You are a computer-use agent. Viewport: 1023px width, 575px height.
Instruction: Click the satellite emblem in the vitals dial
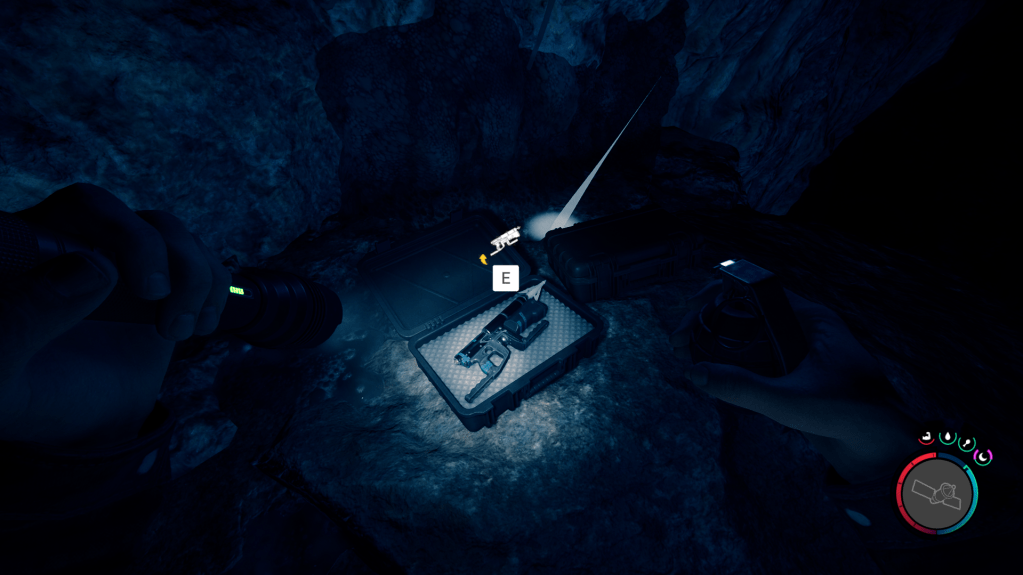937,493
